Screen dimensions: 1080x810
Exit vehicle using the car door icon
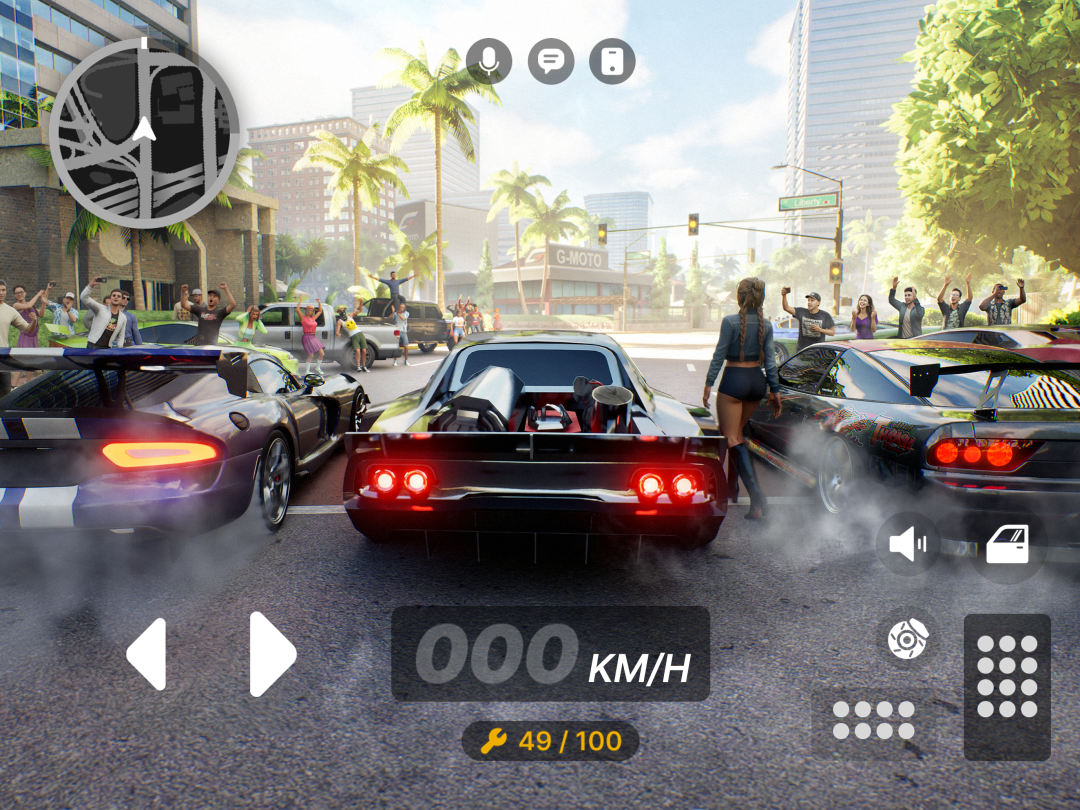pos(1007,544)
